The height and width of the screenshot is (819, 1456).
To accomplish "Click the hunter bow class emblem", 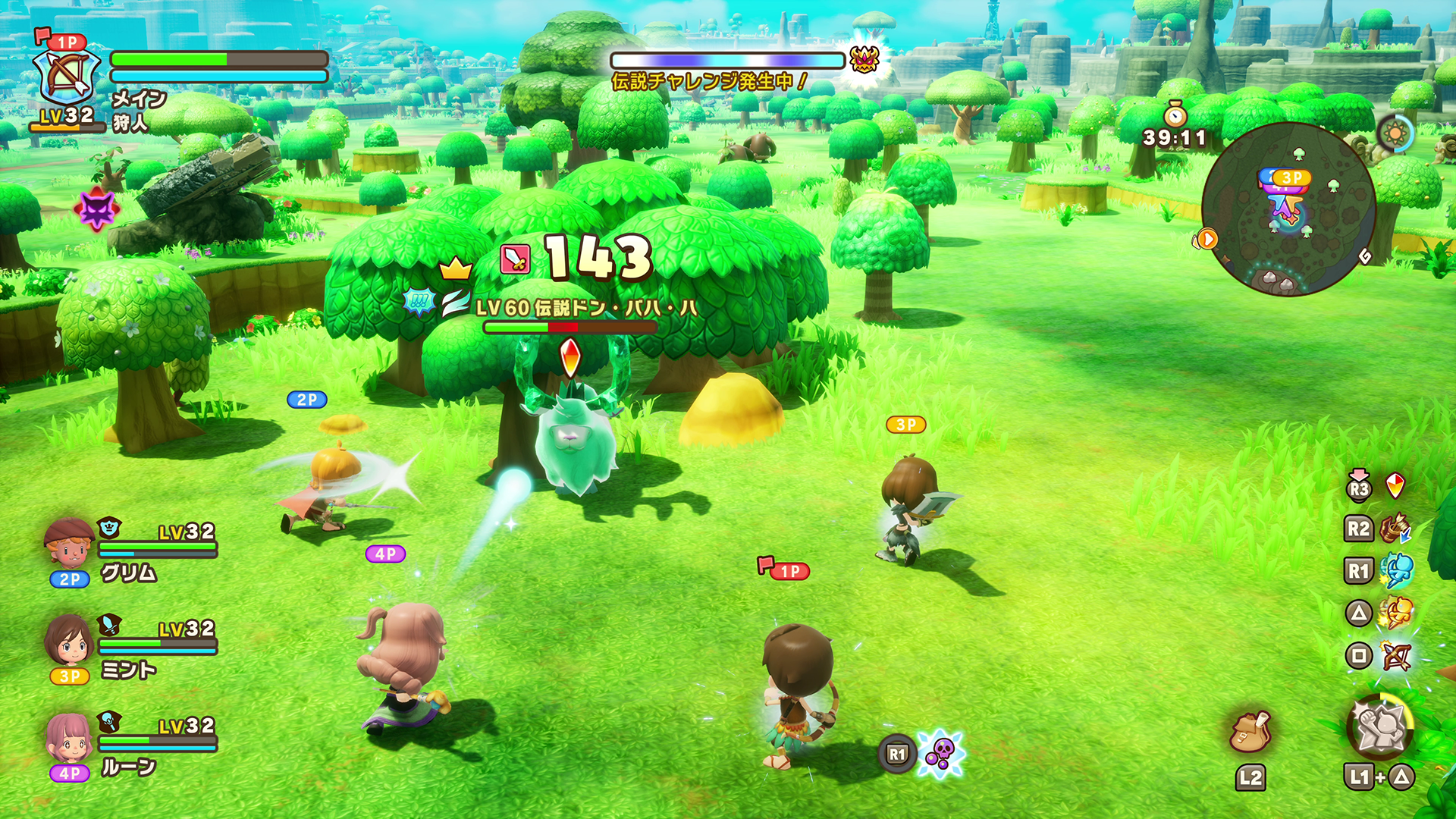I will click(67, 77).
